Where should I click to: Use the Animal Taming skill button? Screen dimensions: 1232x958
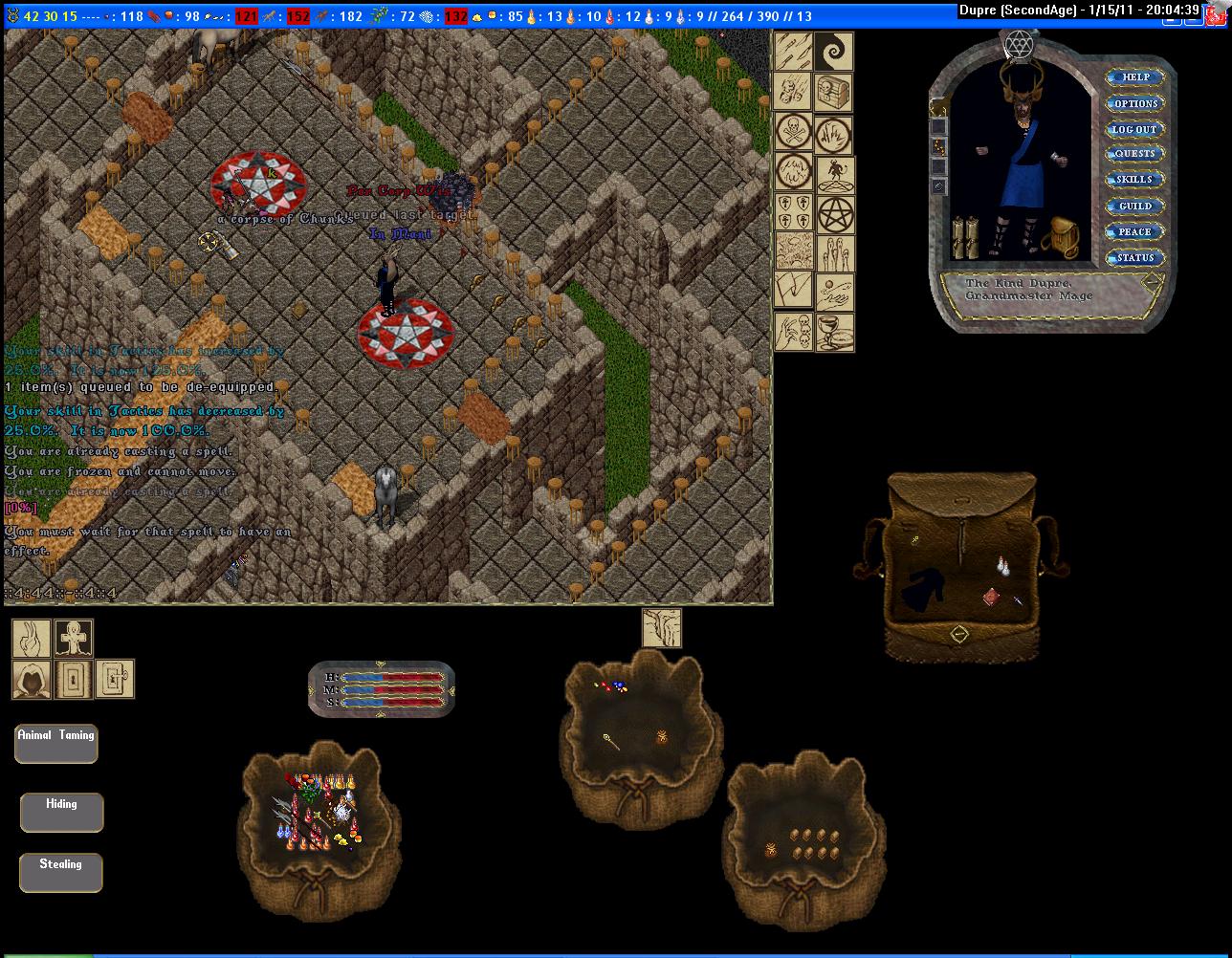[56, 743]
